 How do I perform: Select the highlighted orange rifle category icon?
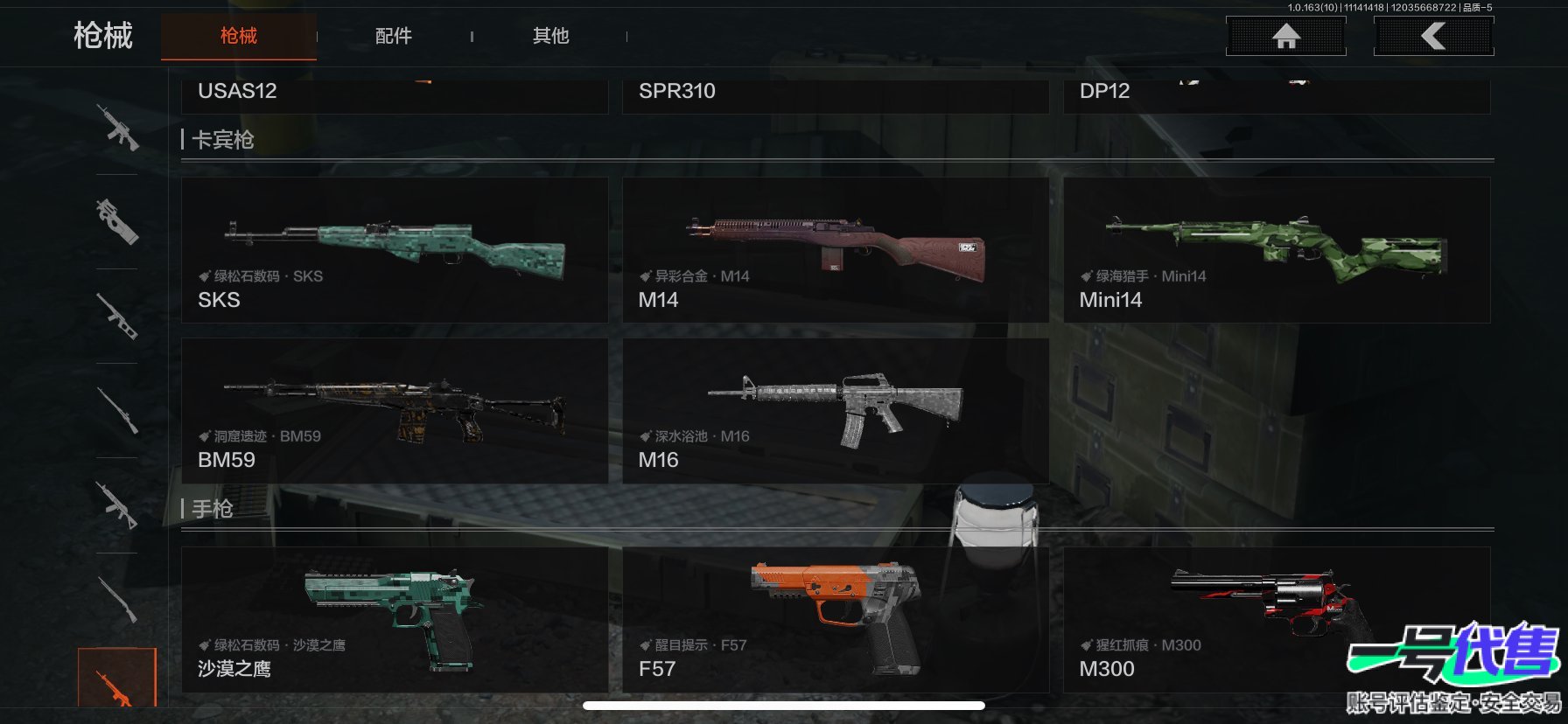(116, 680)
